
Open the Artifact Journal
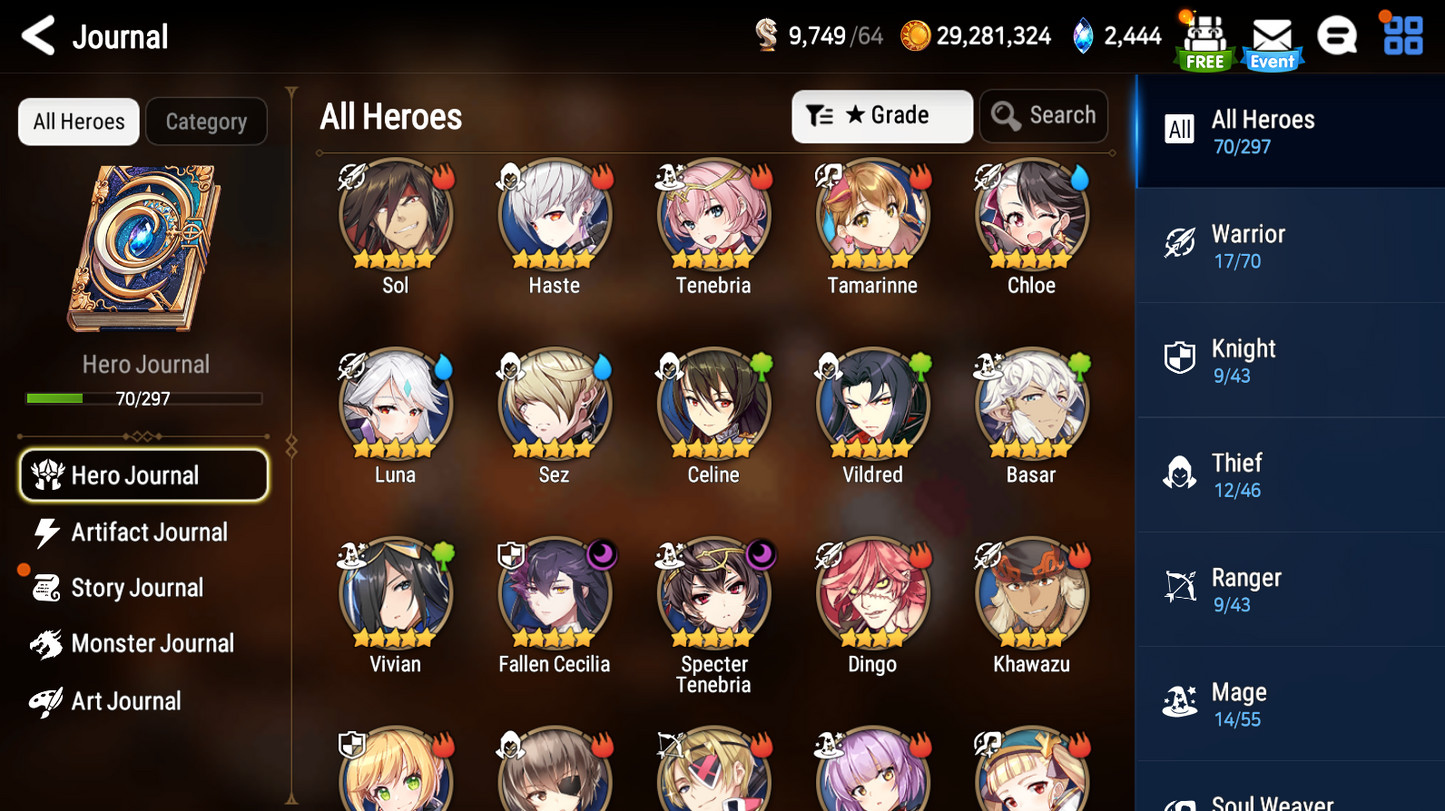[148, 532]
